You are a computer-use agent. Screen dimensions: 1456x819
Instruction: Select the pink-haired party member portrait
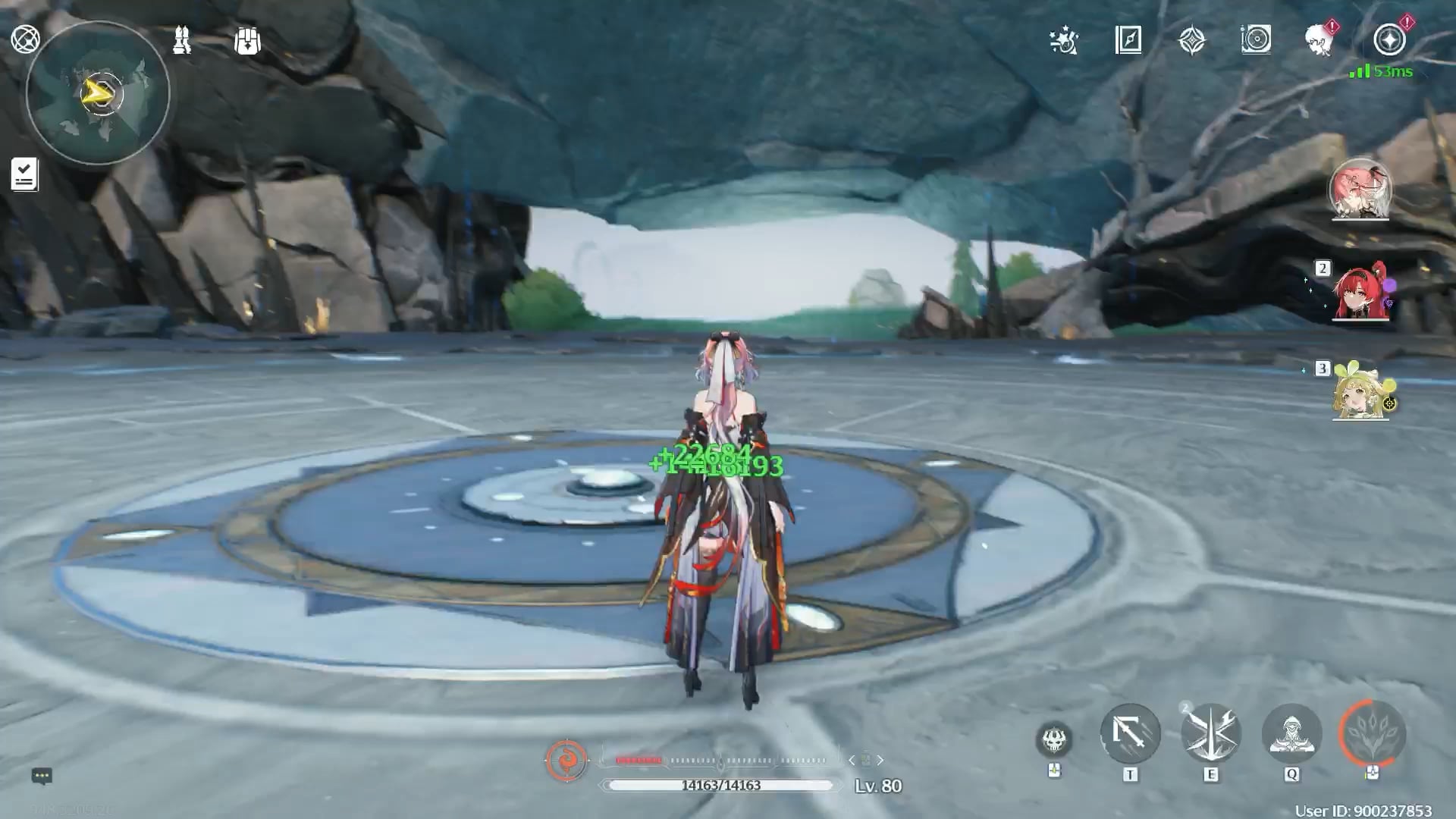point(1360,188)
